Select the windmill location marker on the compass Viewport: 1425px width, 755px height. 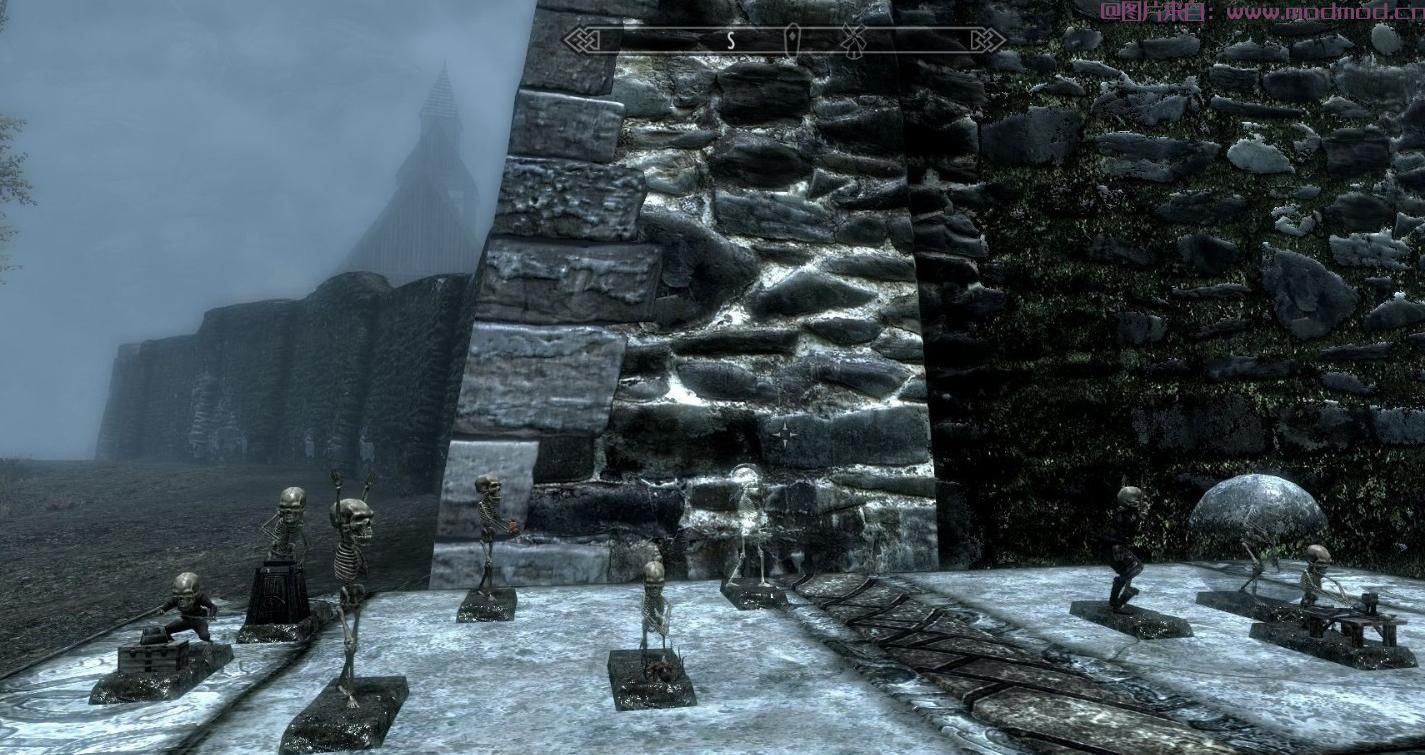pyautogui.click(x=853, y=40)
